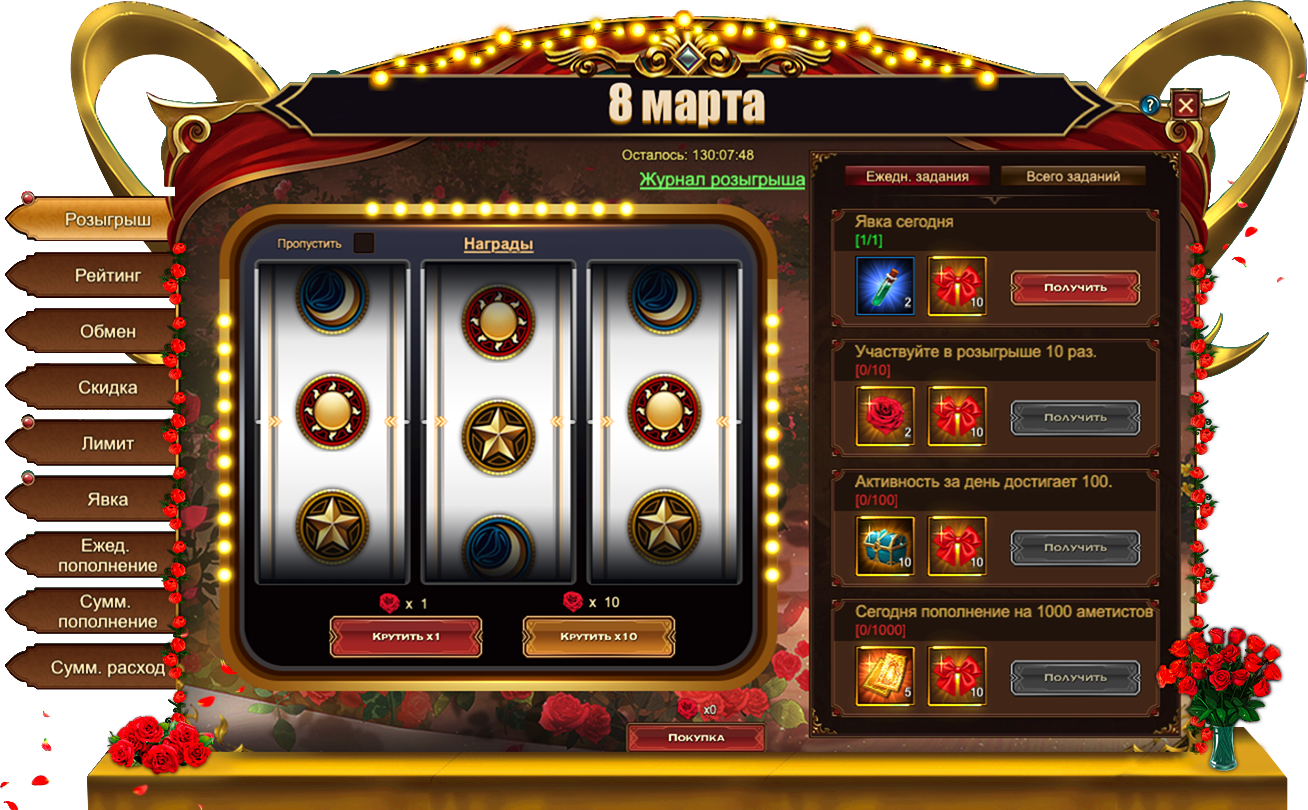
Task: Open Журнал розыгрыша link
Action: [x=722, y=180]
